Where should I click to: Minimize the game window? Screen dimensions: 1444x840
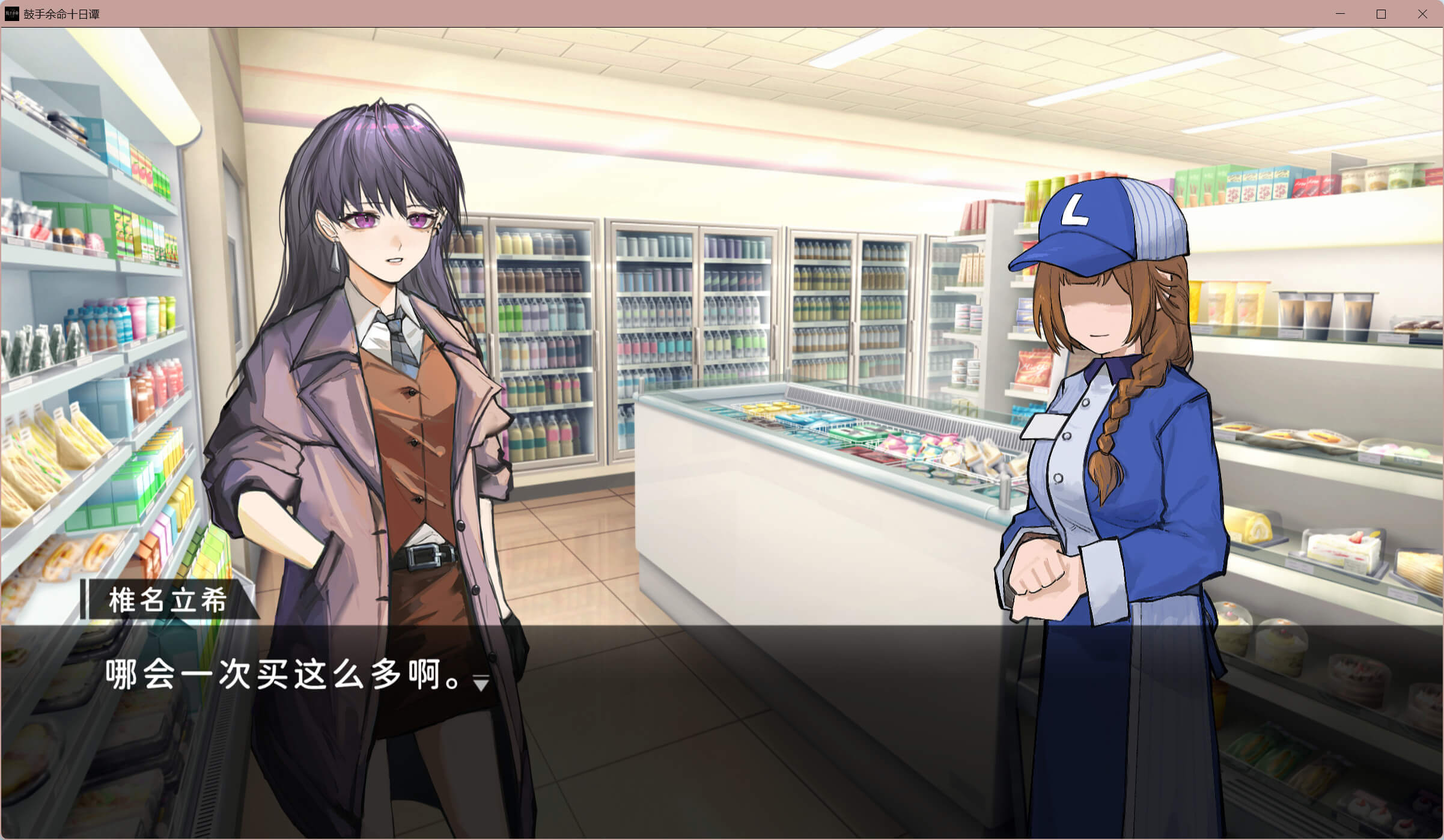(1340, 14)
